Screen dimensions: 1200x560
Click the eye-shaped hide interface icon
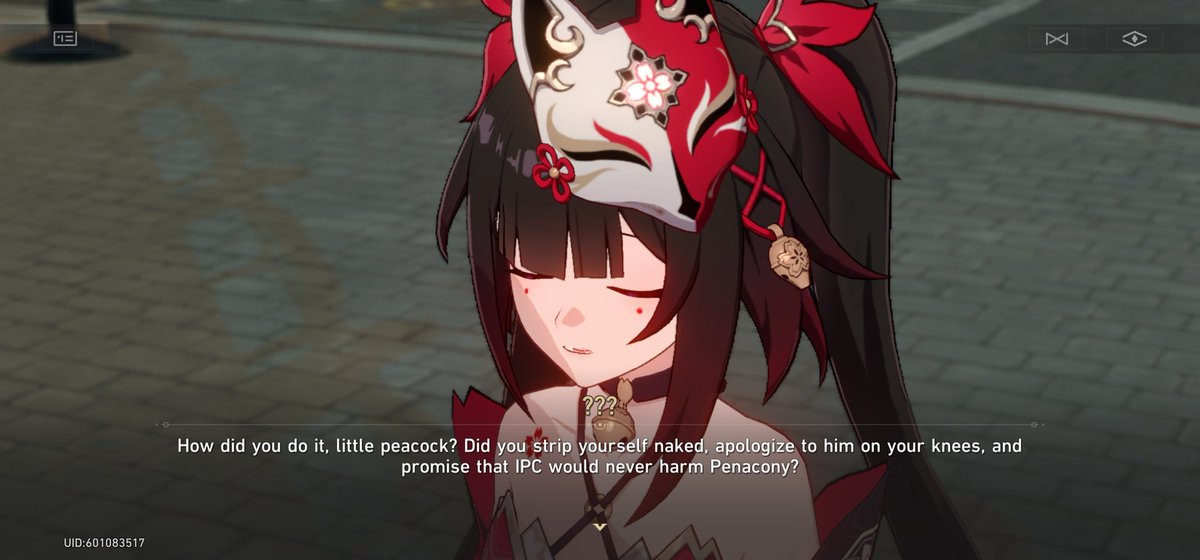(1134, 39)
